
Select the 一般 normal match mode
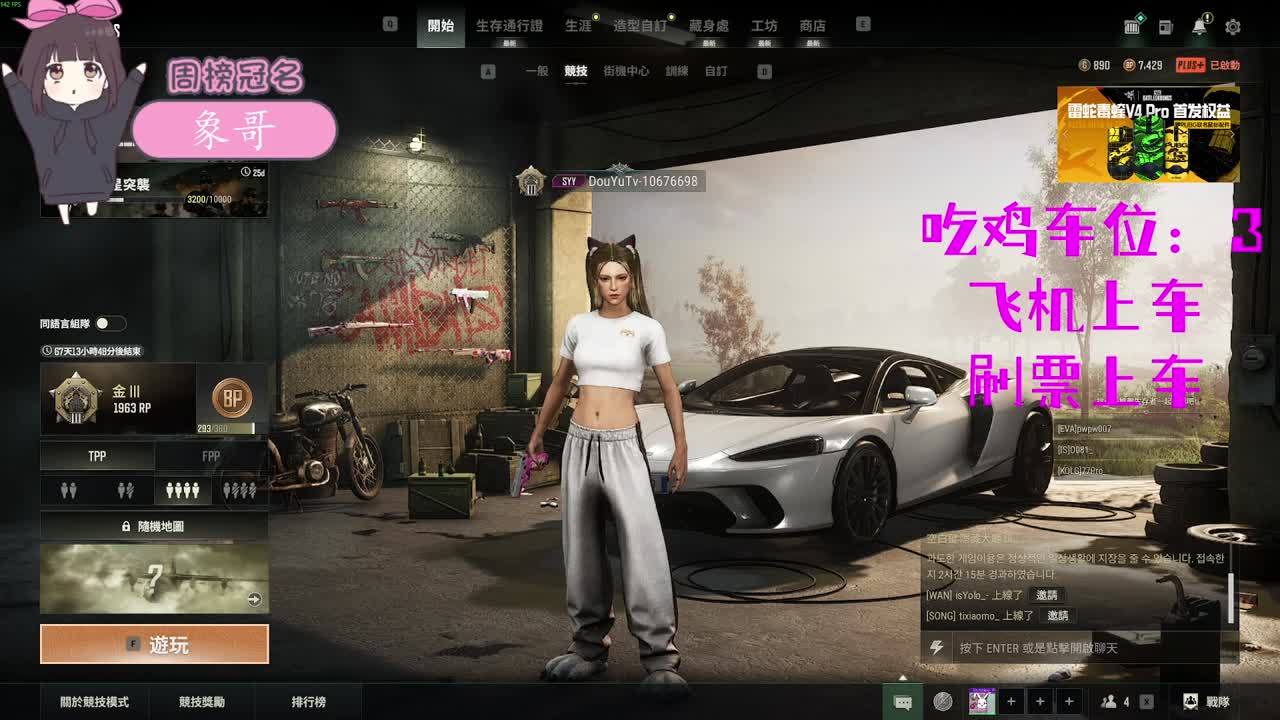(x=537, y=72)
